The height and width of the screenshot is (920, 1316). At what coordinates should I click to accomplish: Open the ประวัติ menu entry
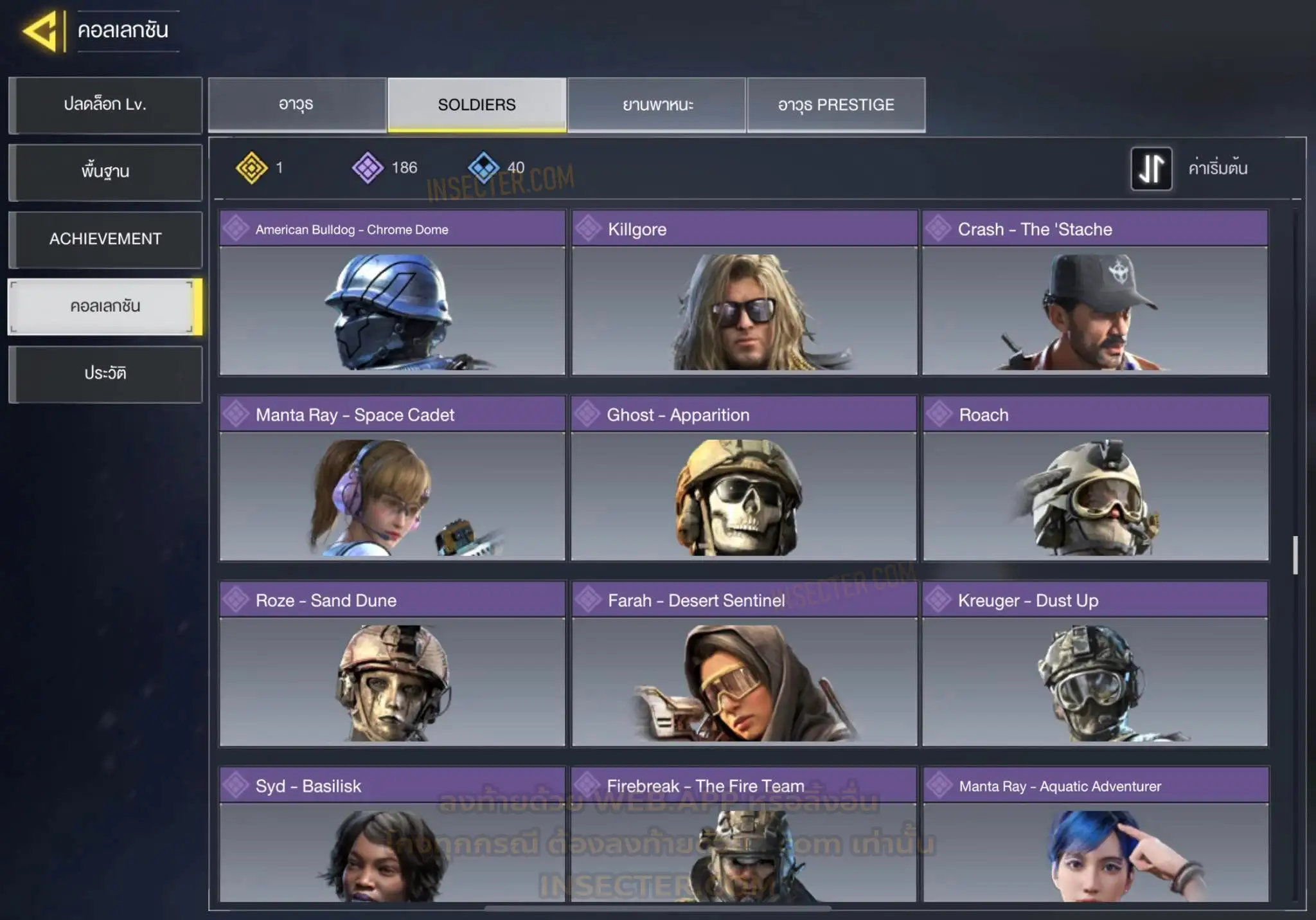tap(105, 374)
